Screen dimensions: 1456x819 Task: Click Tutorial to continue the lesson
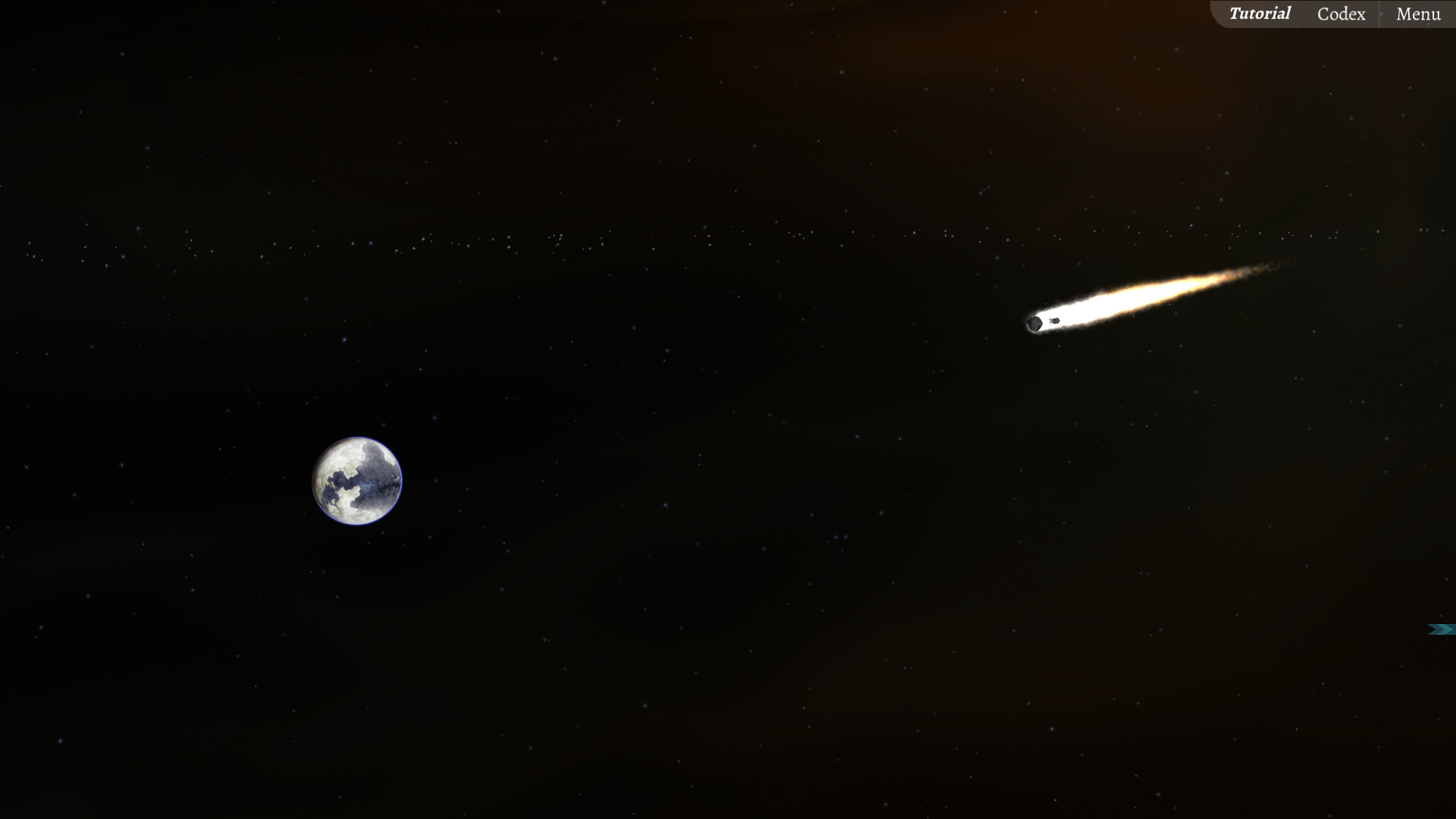point(1260,13)
